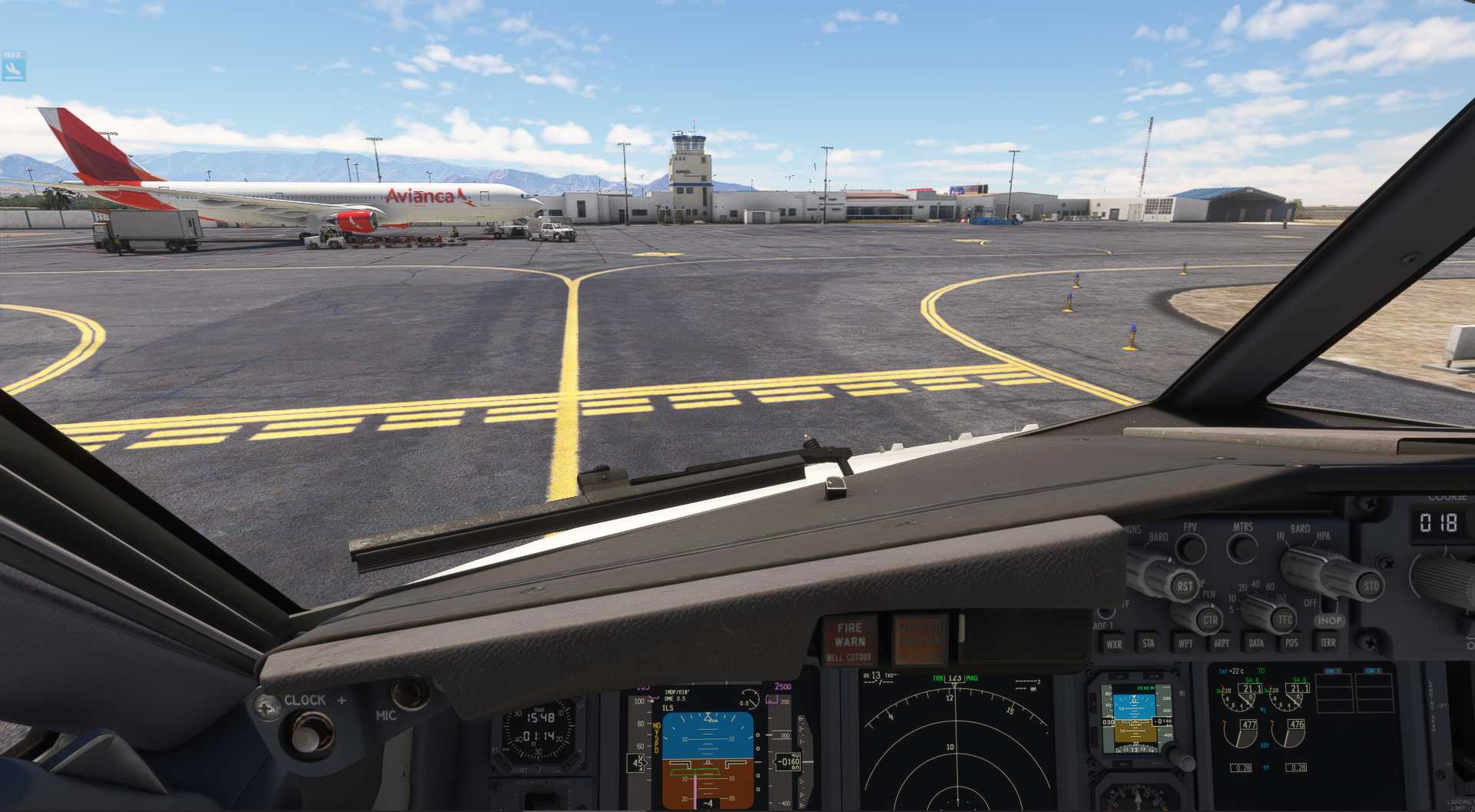The width and height of the screenshot is (1475, 812).
Task: Click the FPV flight path vector button
Action: click(x=1191, y=549)
